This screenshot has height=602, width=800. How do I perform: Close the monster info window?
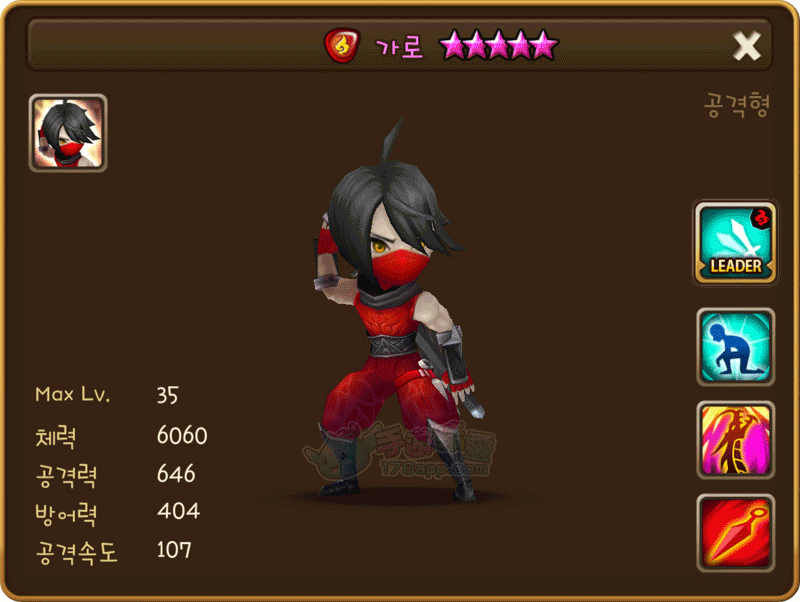[x=747, y=45]
